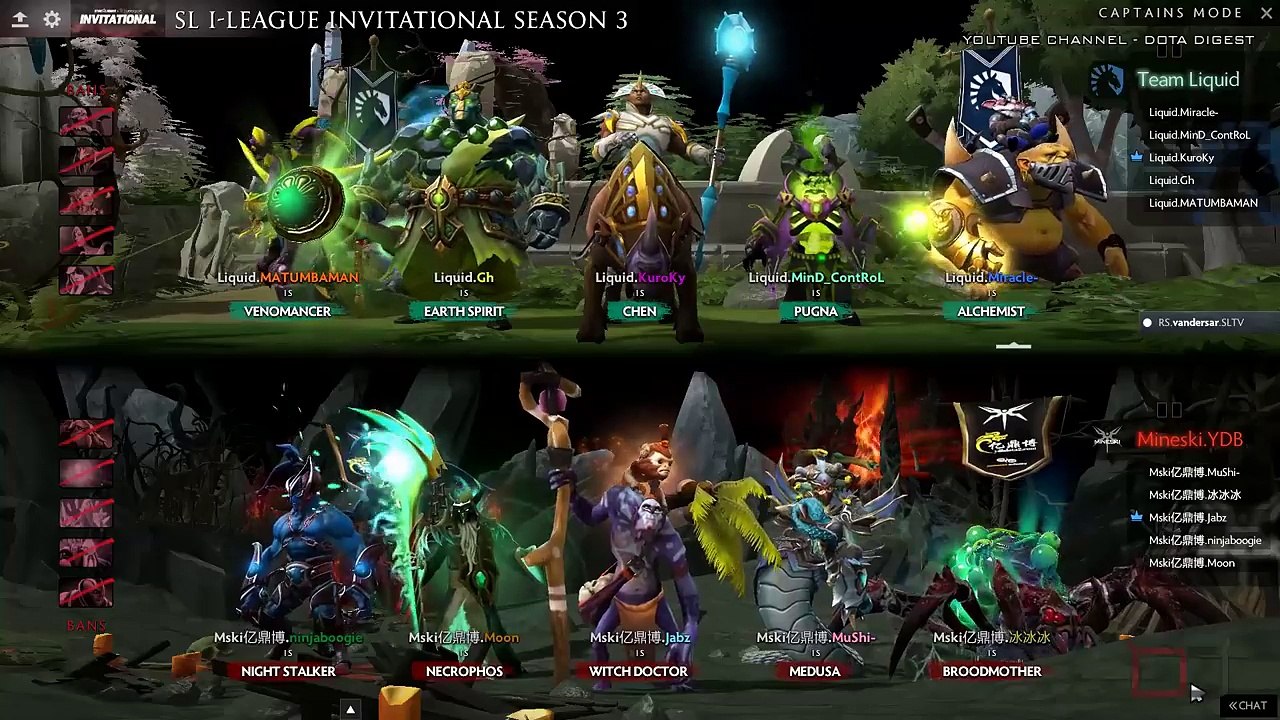Click the RS.vandersar.SLTV spectator entry
This screenshot has height=720, width=1280.
(1200, 322)
